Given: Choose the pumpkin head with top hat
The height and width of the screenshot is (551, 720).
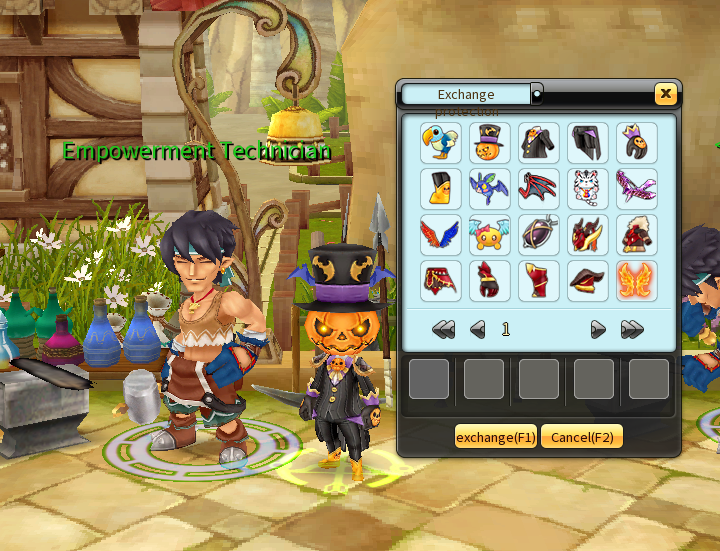Looking at the screenshot, I should click(x=490, y=143).
